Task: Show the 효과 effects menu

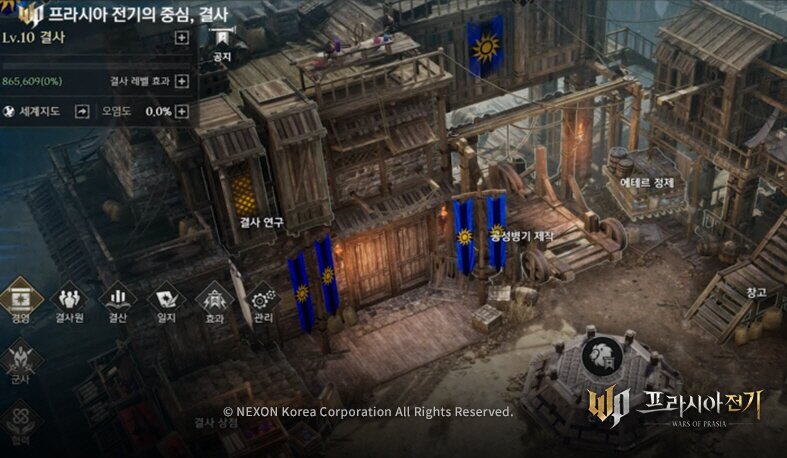Action: [214, 301]
